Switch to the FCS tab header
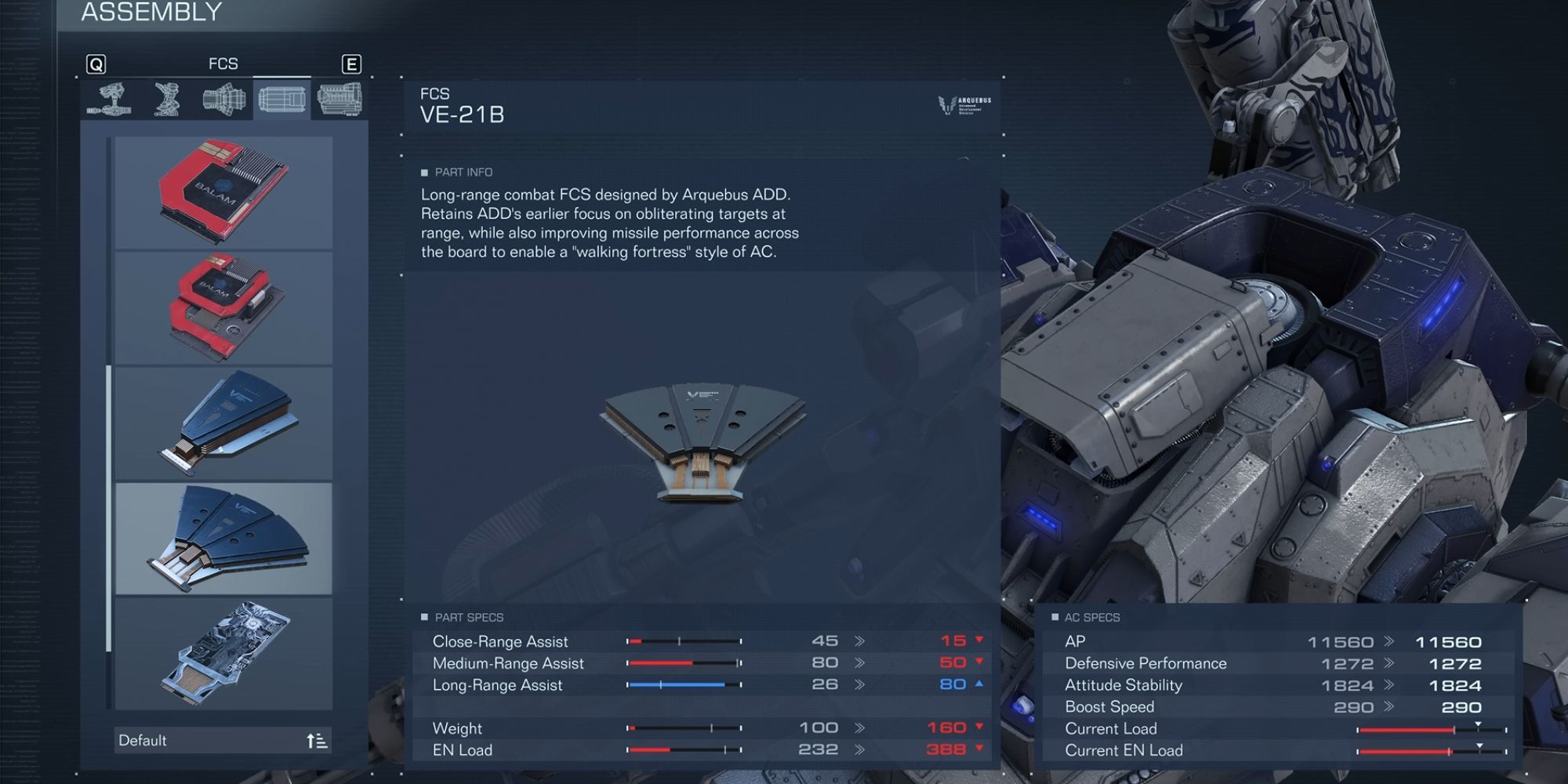Viewport: 1568px width, 784px height. (223, 64)
